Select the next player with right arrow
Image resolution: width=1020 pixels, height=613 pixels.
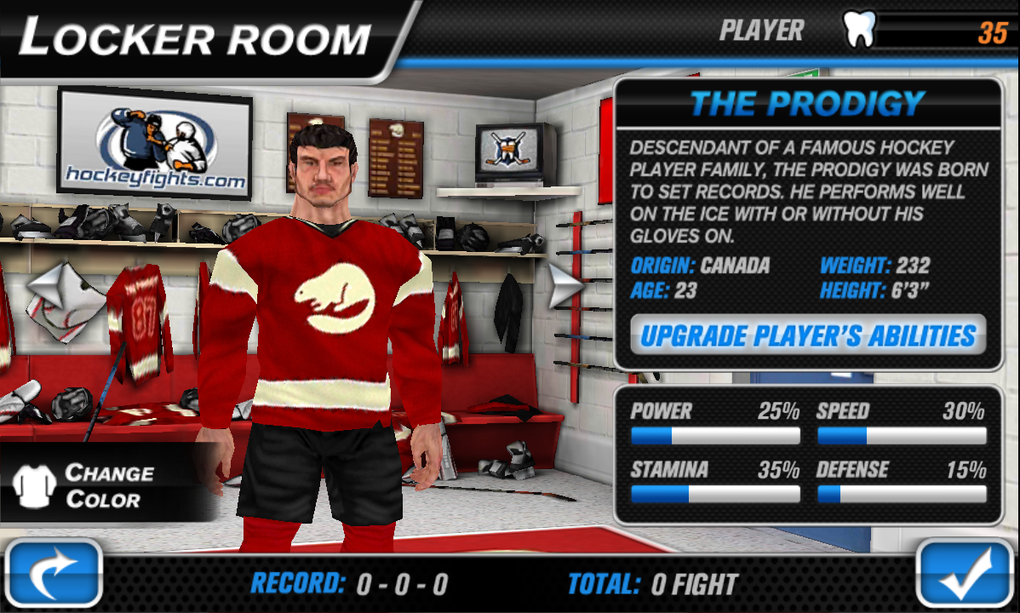point(566,285)
